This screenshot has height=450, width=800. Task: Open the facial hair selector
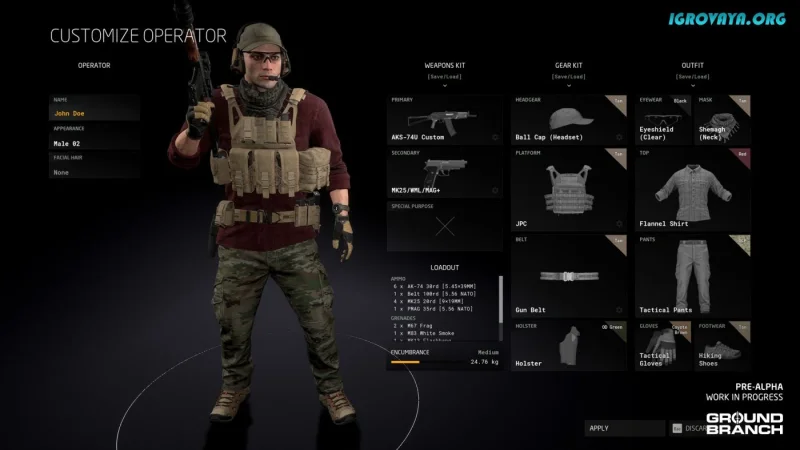coord(95,172)
